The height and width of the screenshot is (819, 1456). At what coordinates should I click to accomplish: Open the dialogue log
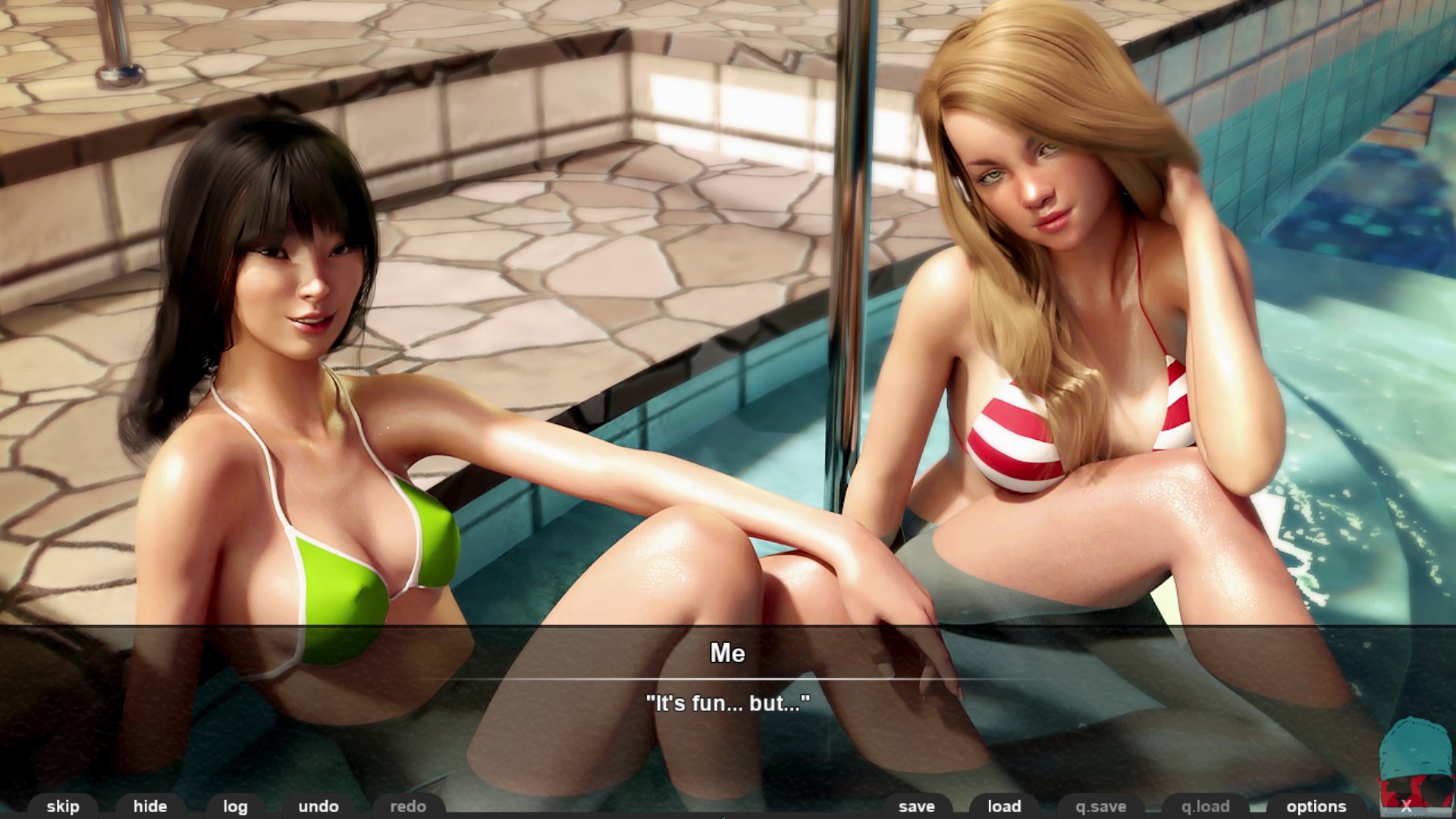[x=235, y=806]
